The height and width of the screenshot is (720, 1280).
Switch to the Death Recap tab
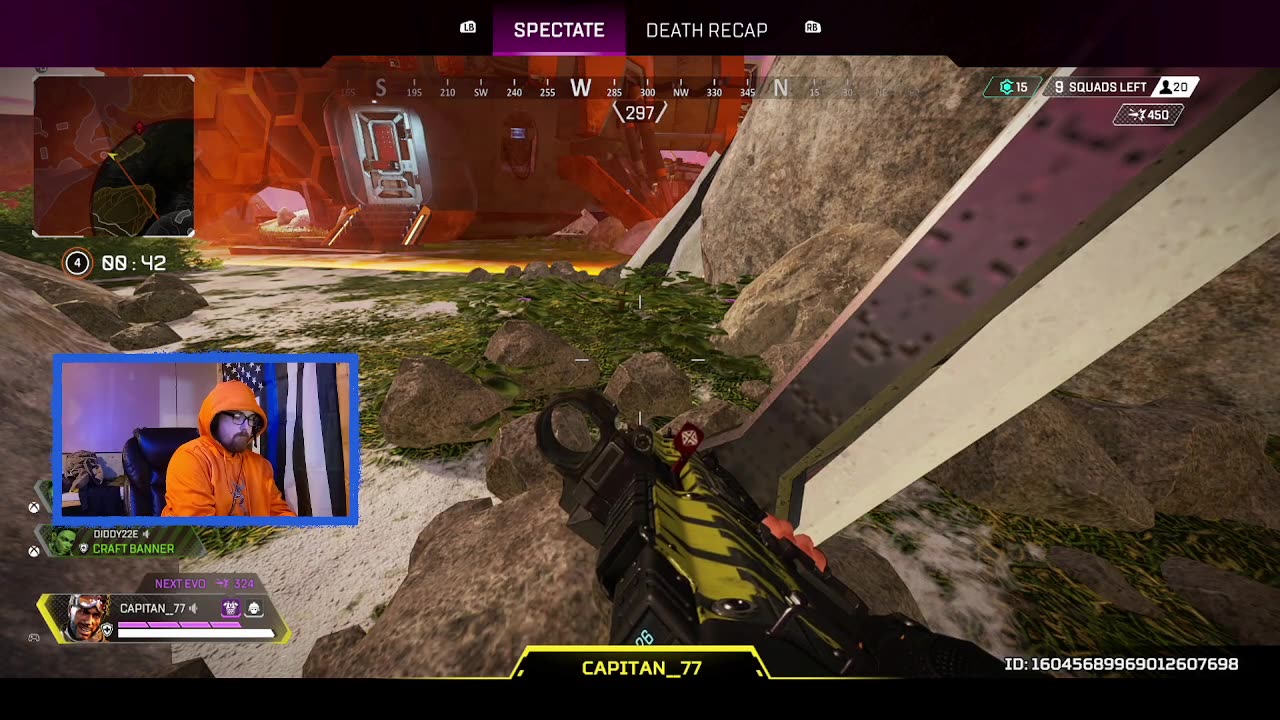point(707,30)
